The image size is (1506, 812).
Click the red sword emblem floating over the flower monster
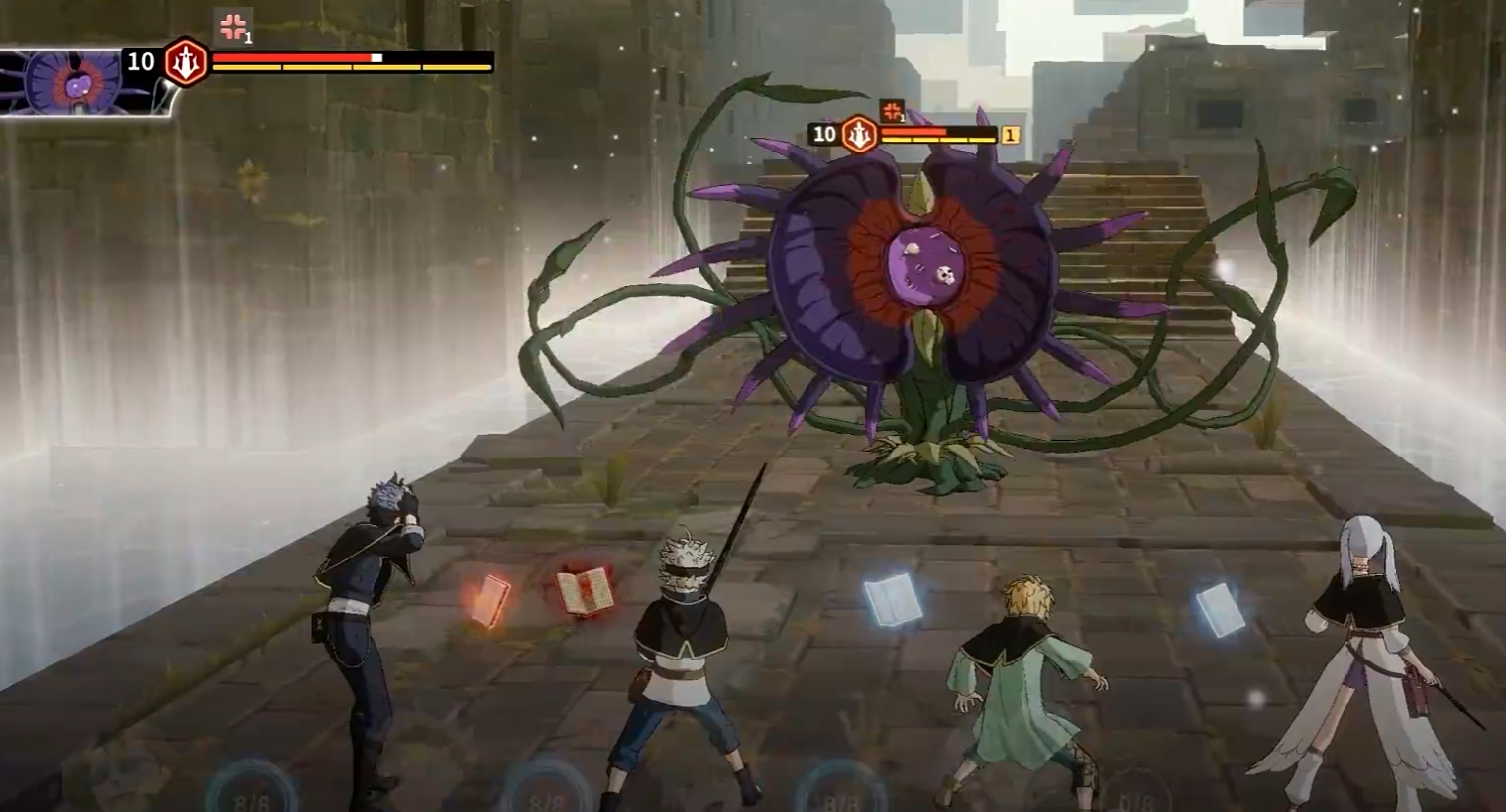click(x=859, y=134)
